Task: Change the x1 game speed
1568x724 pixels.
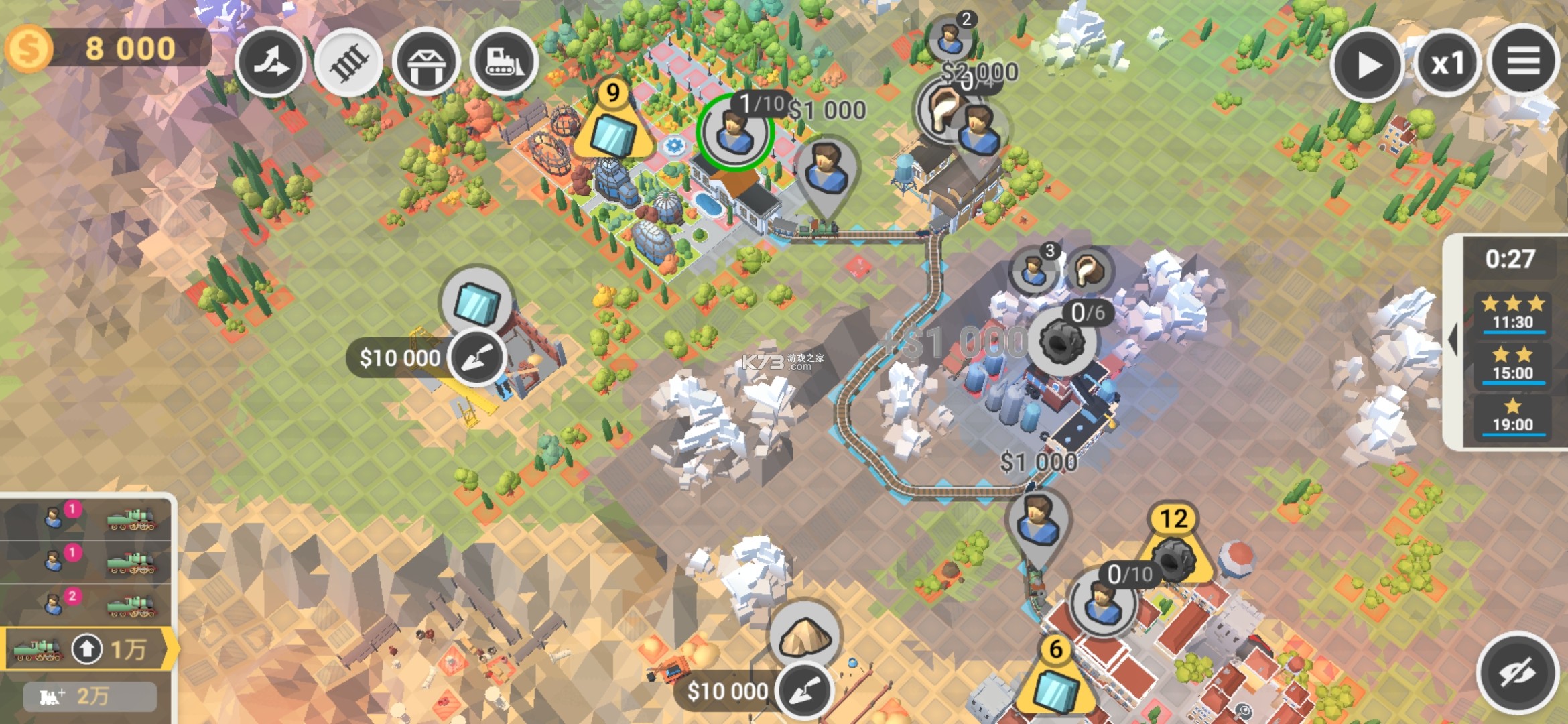Action: 1447,64
